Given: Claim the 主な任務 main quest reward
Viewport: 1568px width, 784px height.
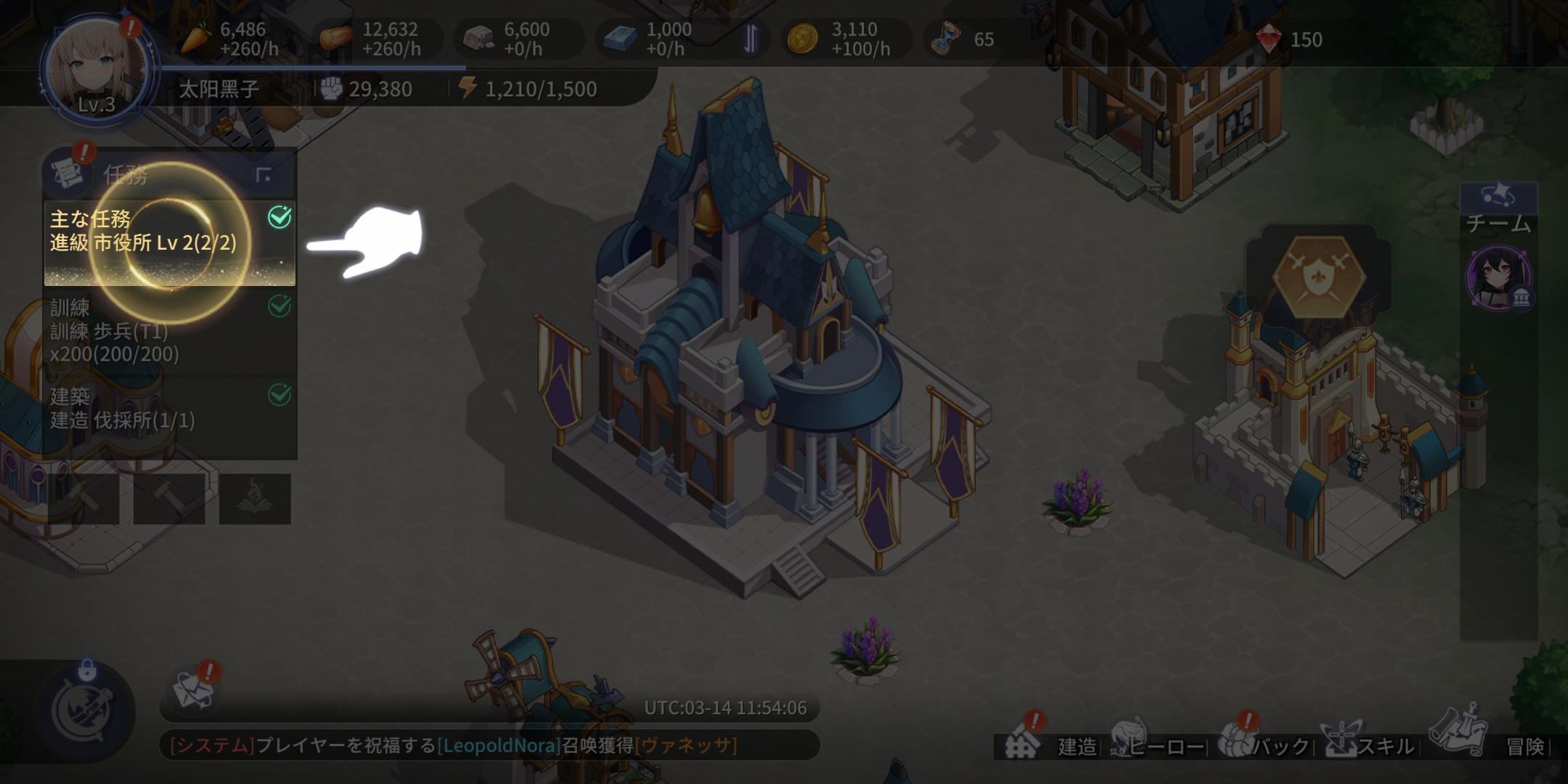Looking at the screenshot, I should point(169,242).
